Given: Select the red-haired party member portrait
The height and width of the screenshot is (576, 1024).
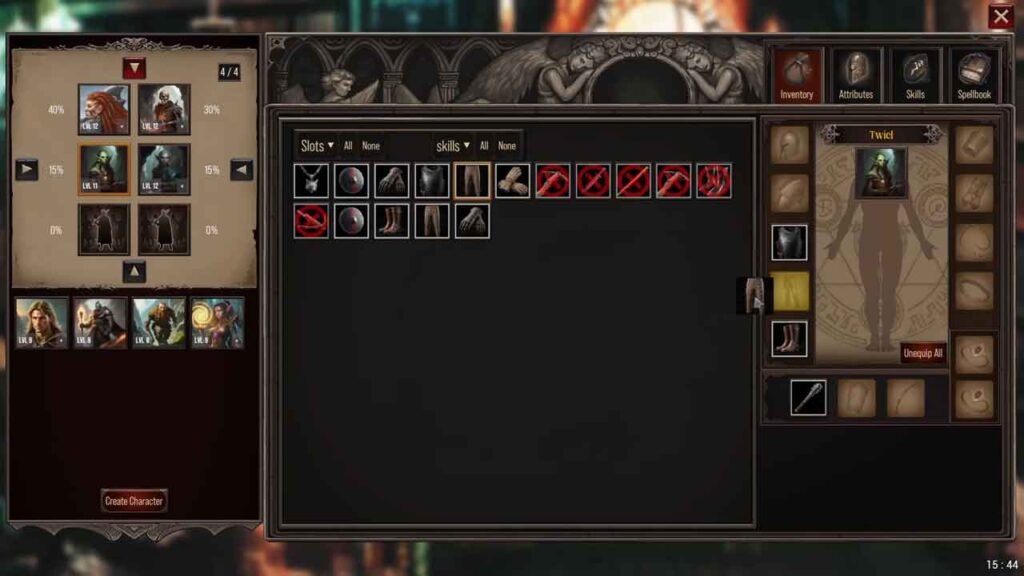Looking at the screenshot, I should point(104,109).
